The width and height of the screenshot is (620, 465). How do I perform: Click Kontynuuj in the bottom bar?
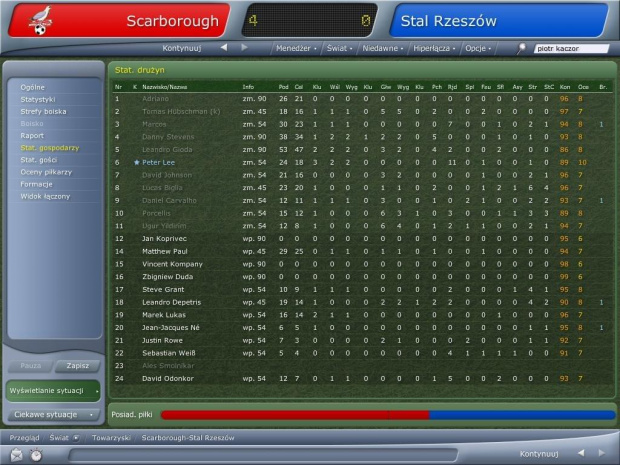[538, 453]
